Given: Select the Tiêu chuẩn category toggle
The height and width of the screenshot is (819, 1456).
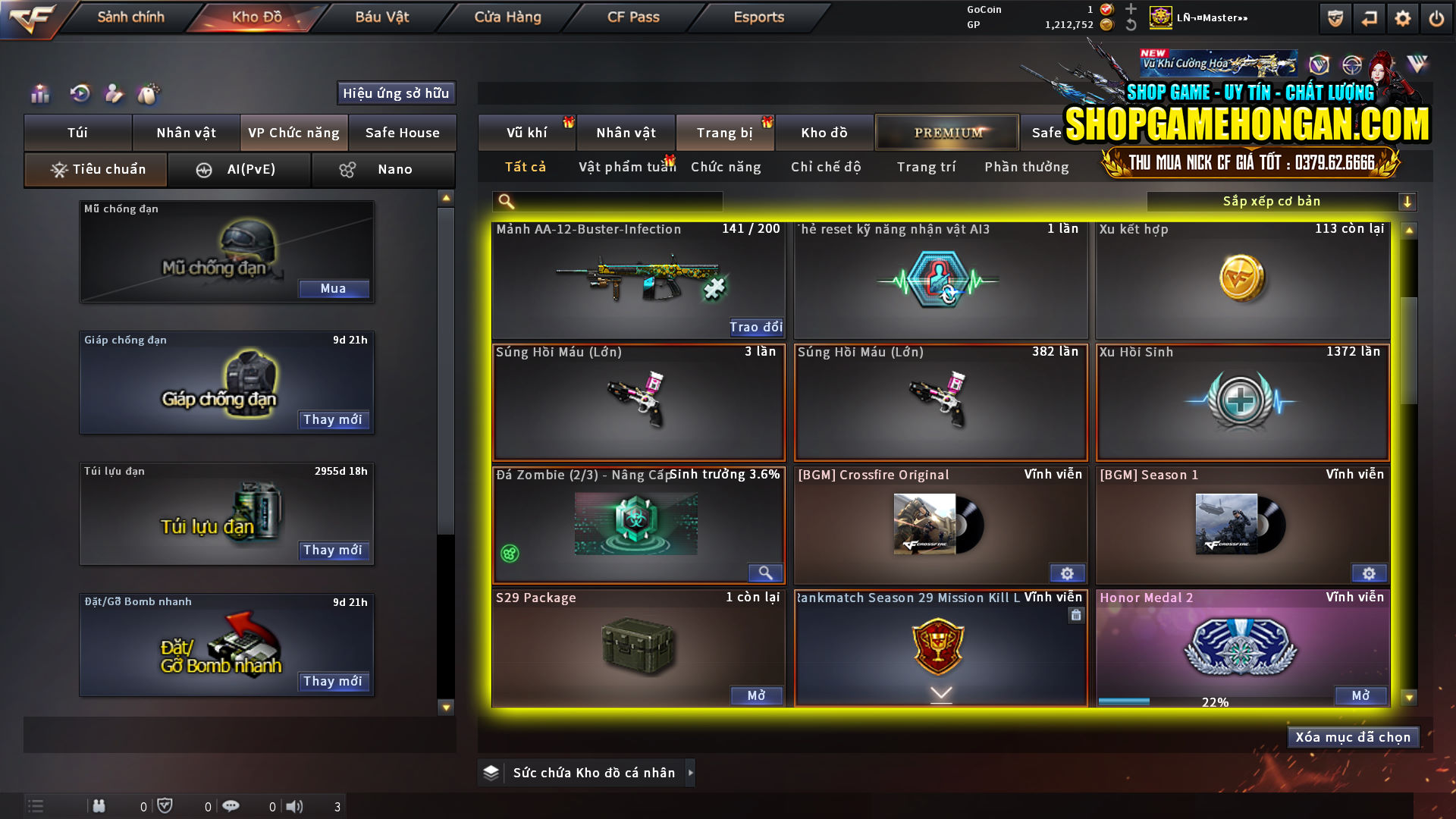Looking at the screenshot, I should tap(95, 169).
